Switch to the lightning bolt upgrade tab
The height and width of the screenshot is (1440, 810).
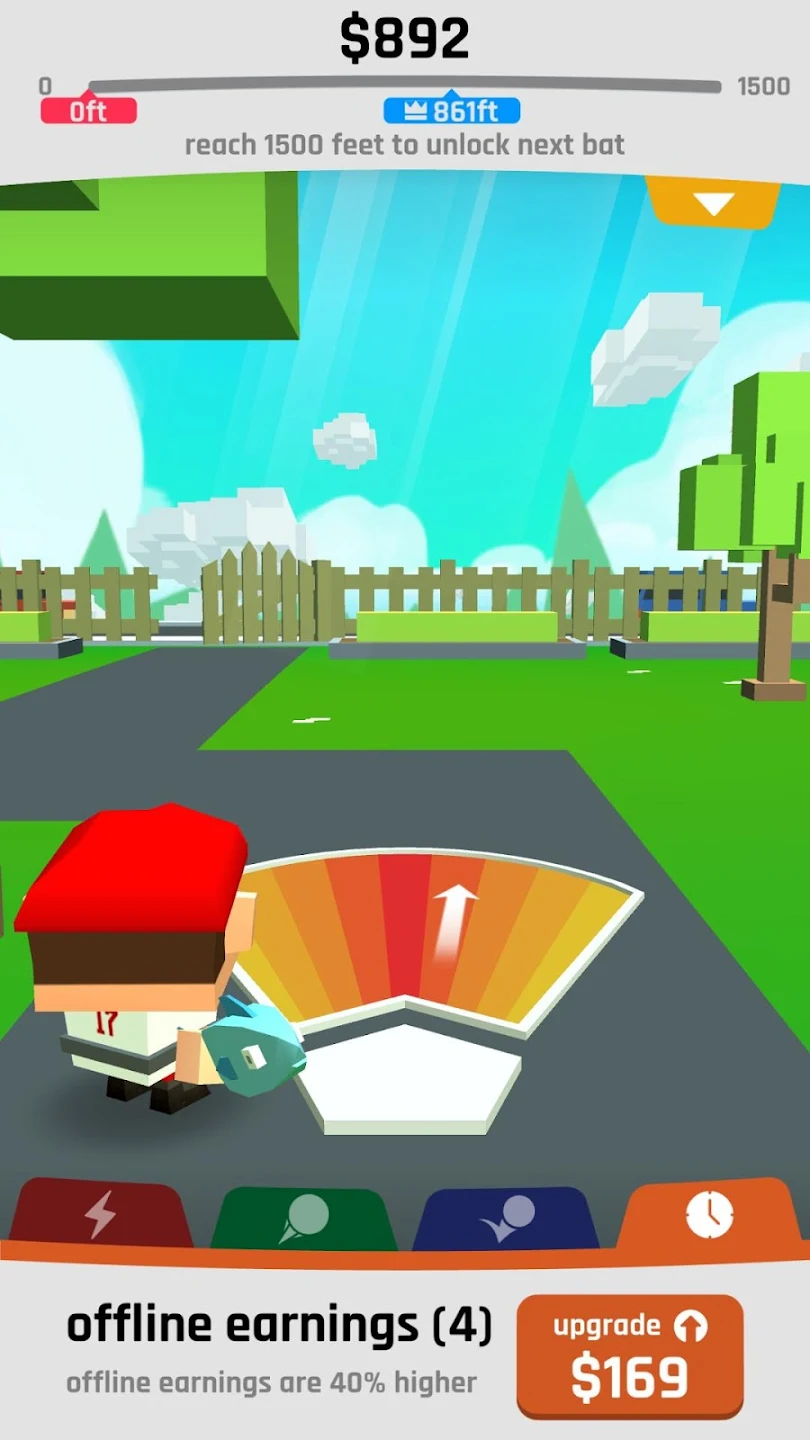[100, 1214]
